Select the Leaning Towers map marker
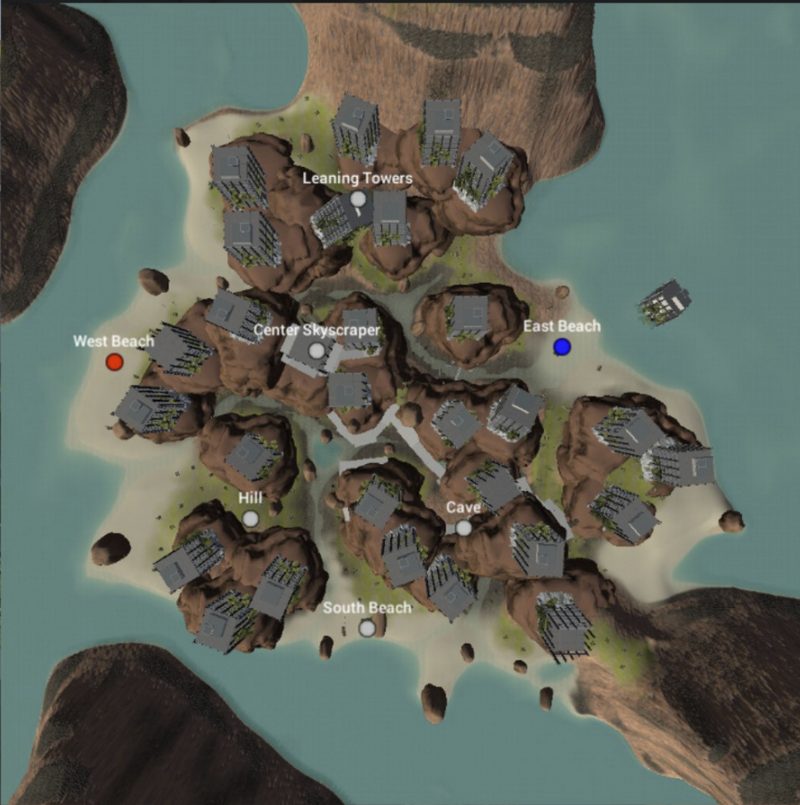Image resolution: width=800 pixels, height=805 pixels. [358, 199]
